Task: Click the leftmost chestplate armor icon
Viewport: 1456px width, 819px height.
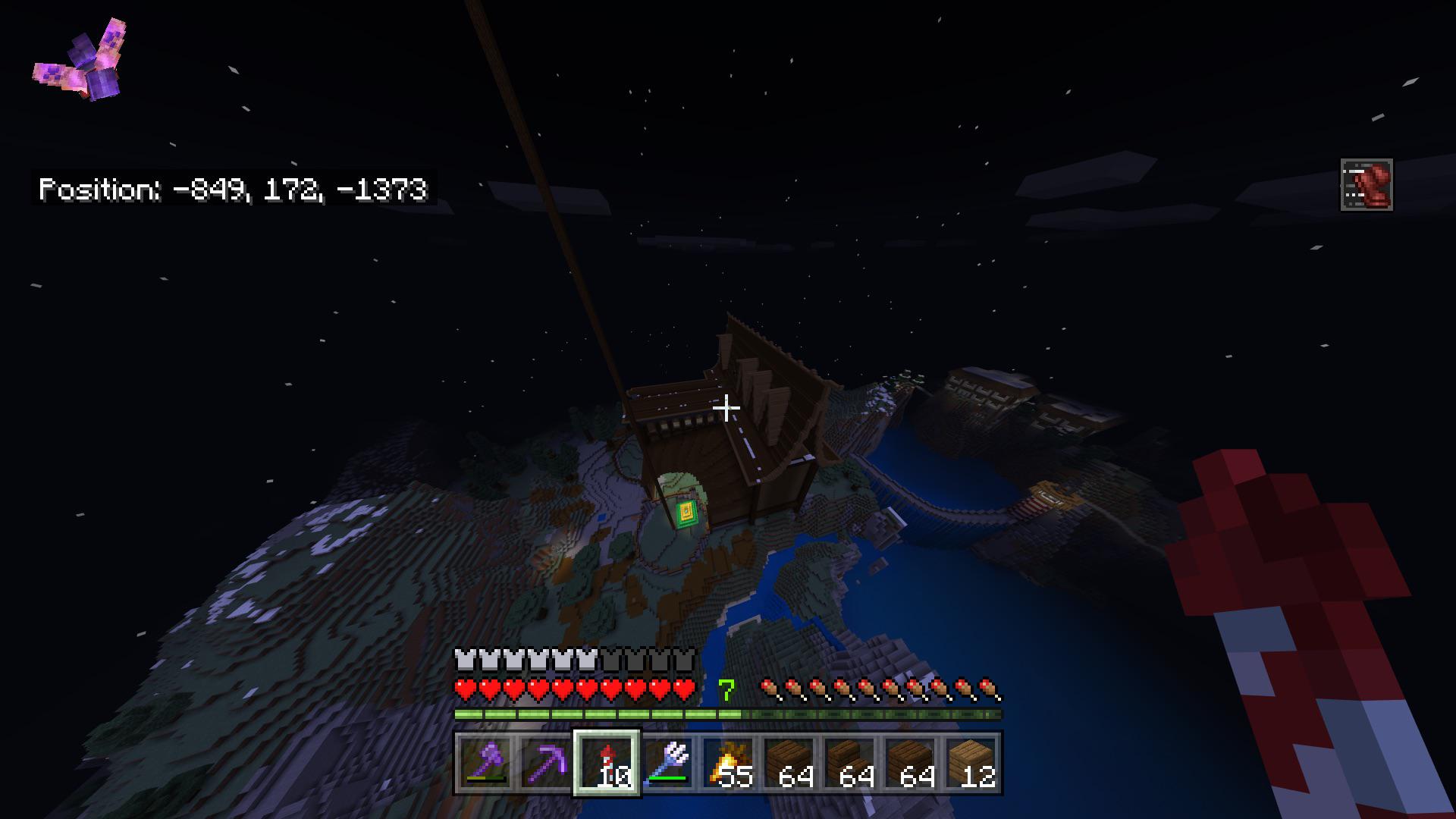Action: tap(463, 660)
